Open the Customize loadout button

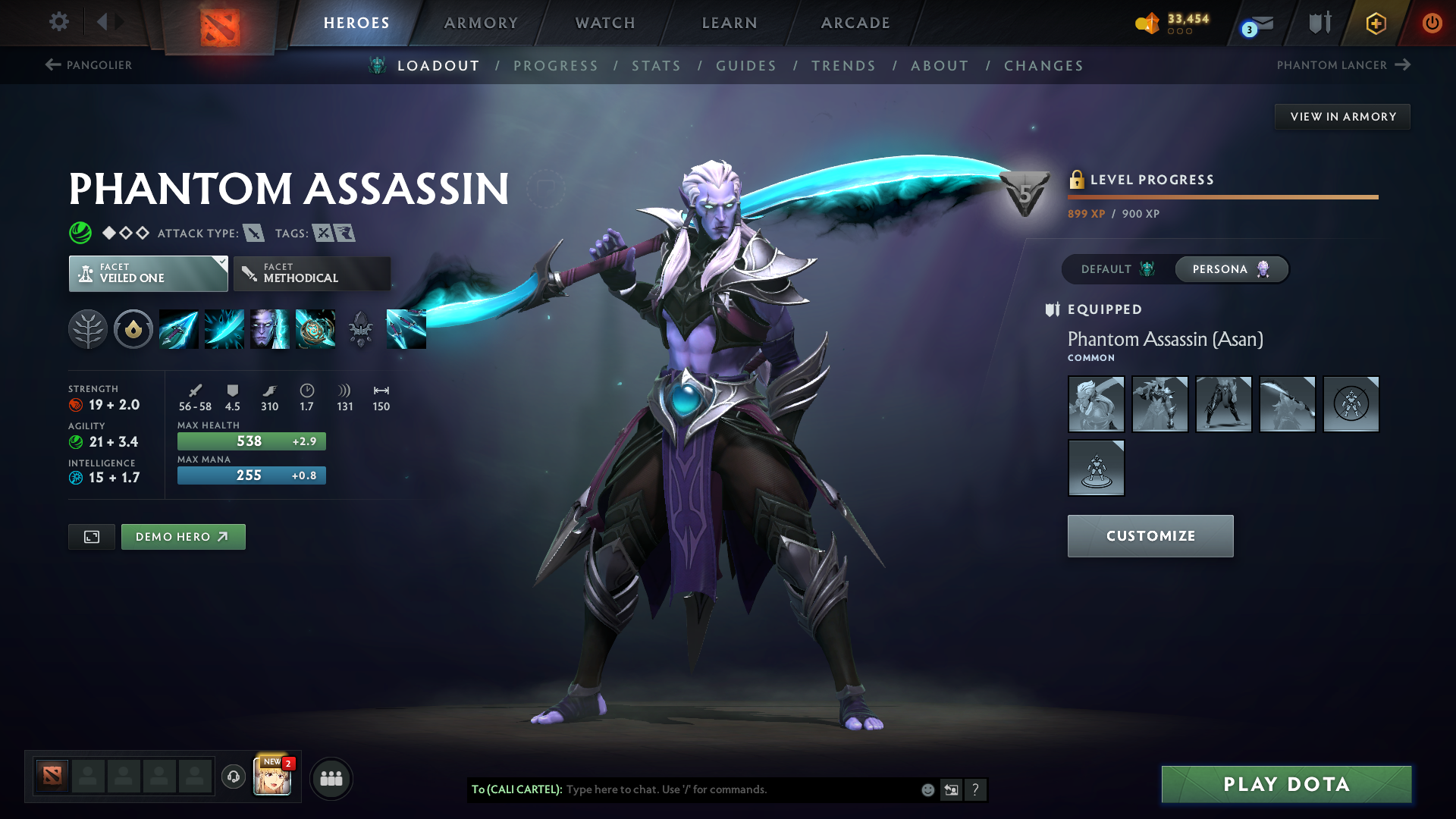click(x=1150, y=536)
